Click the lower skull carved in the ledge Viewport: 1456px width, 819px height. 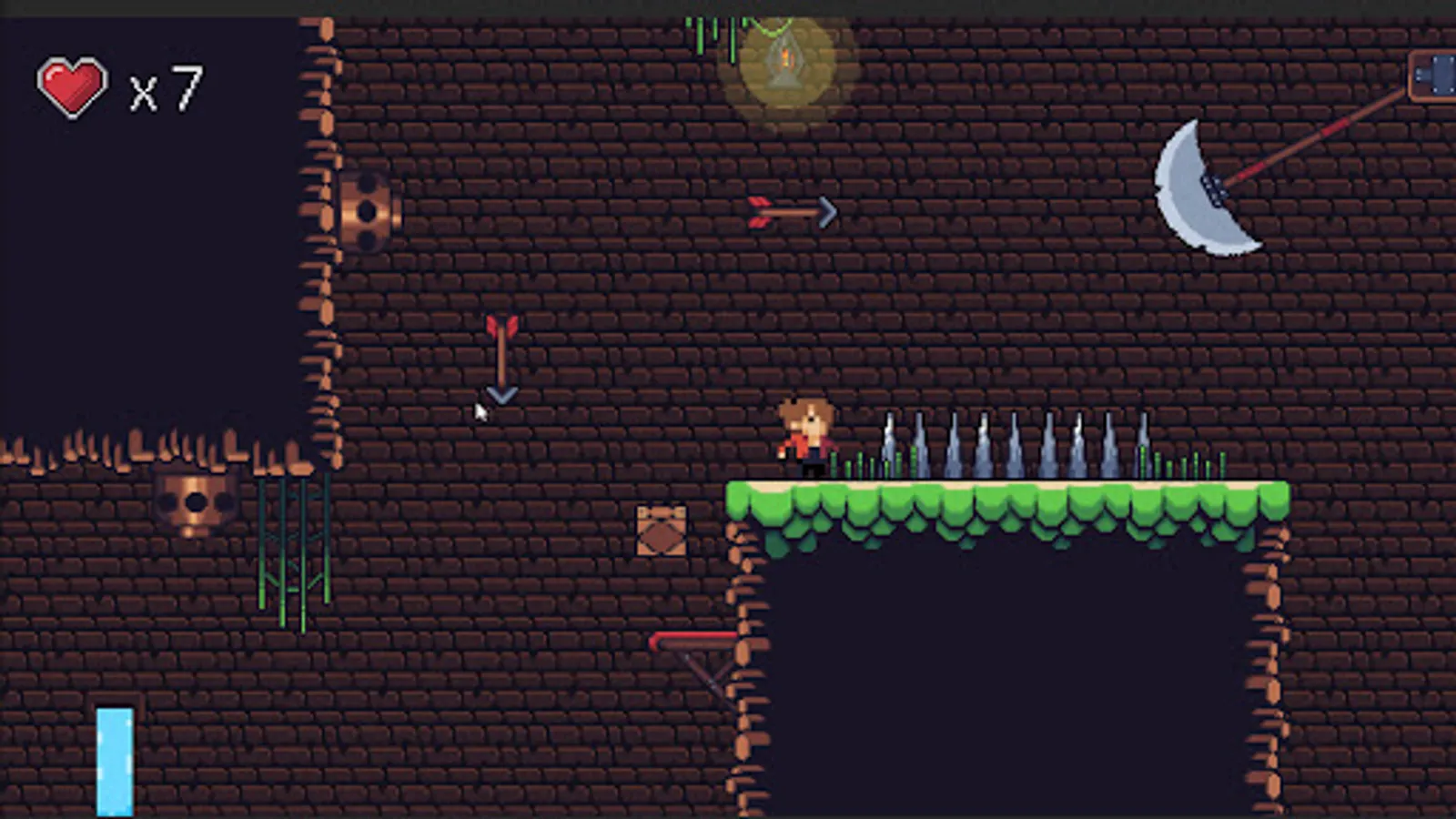point(194,500)
